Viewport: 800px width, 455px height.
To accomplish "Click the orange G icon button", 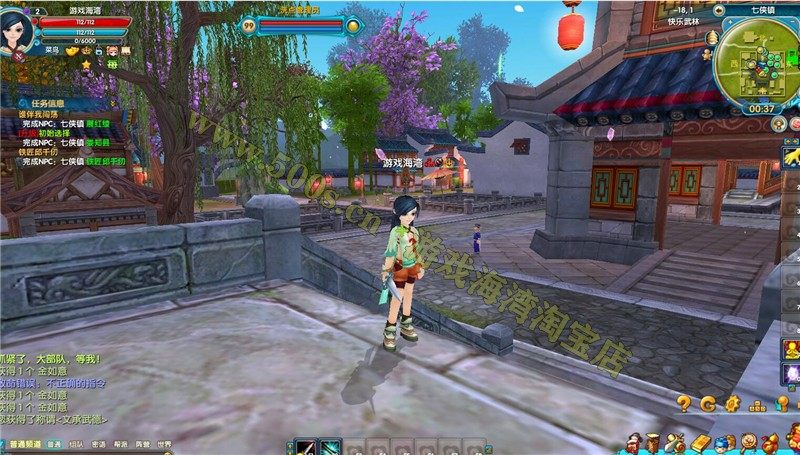I will pos(708,404).
